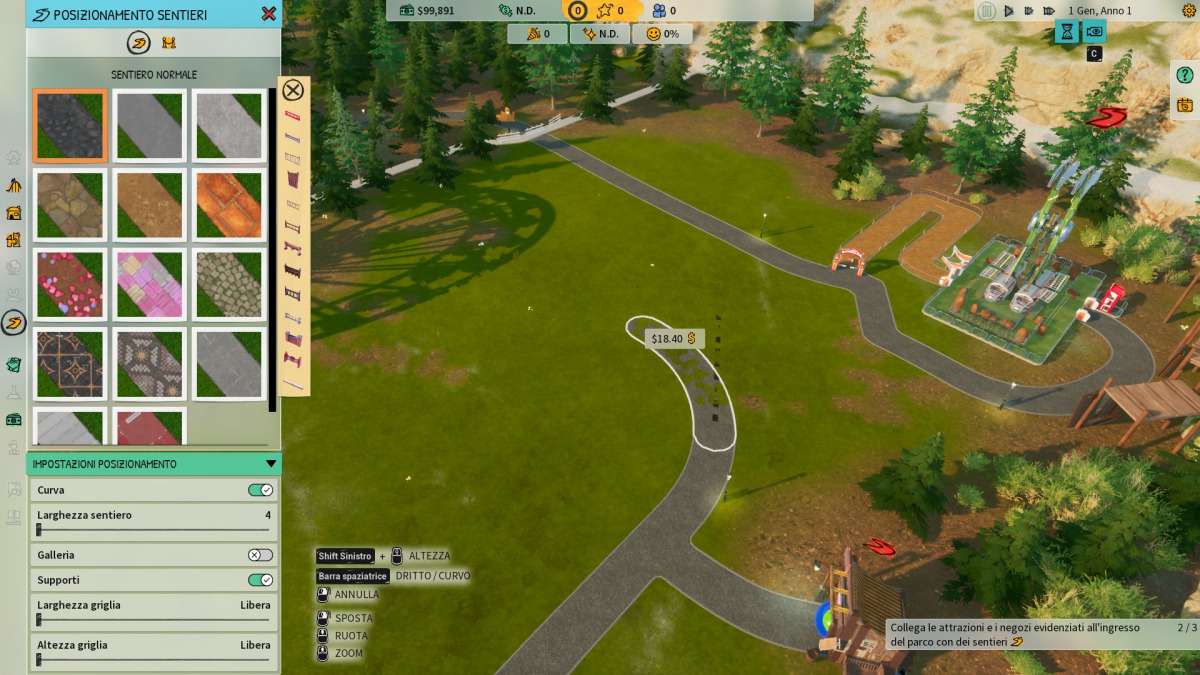Collapse the Impostazioni Posizionamento section
Viewport: 1200px width, 675px height.
coord(270,464)
